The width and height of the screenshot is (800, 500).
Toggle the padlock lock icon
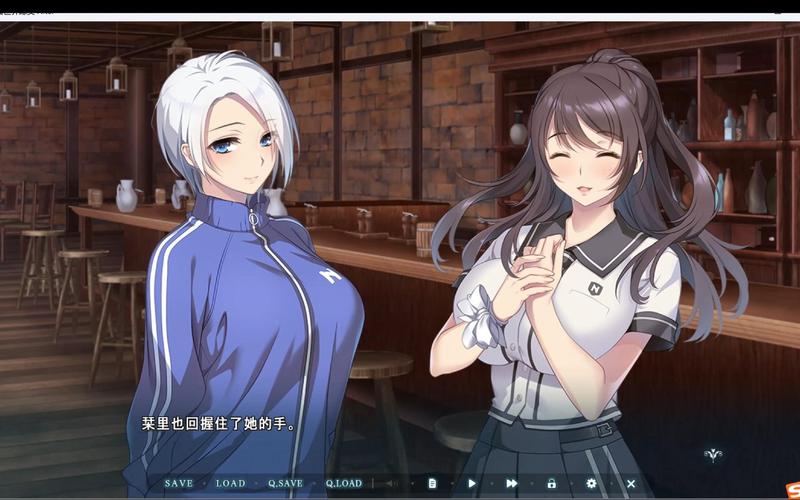coord(551,483)
